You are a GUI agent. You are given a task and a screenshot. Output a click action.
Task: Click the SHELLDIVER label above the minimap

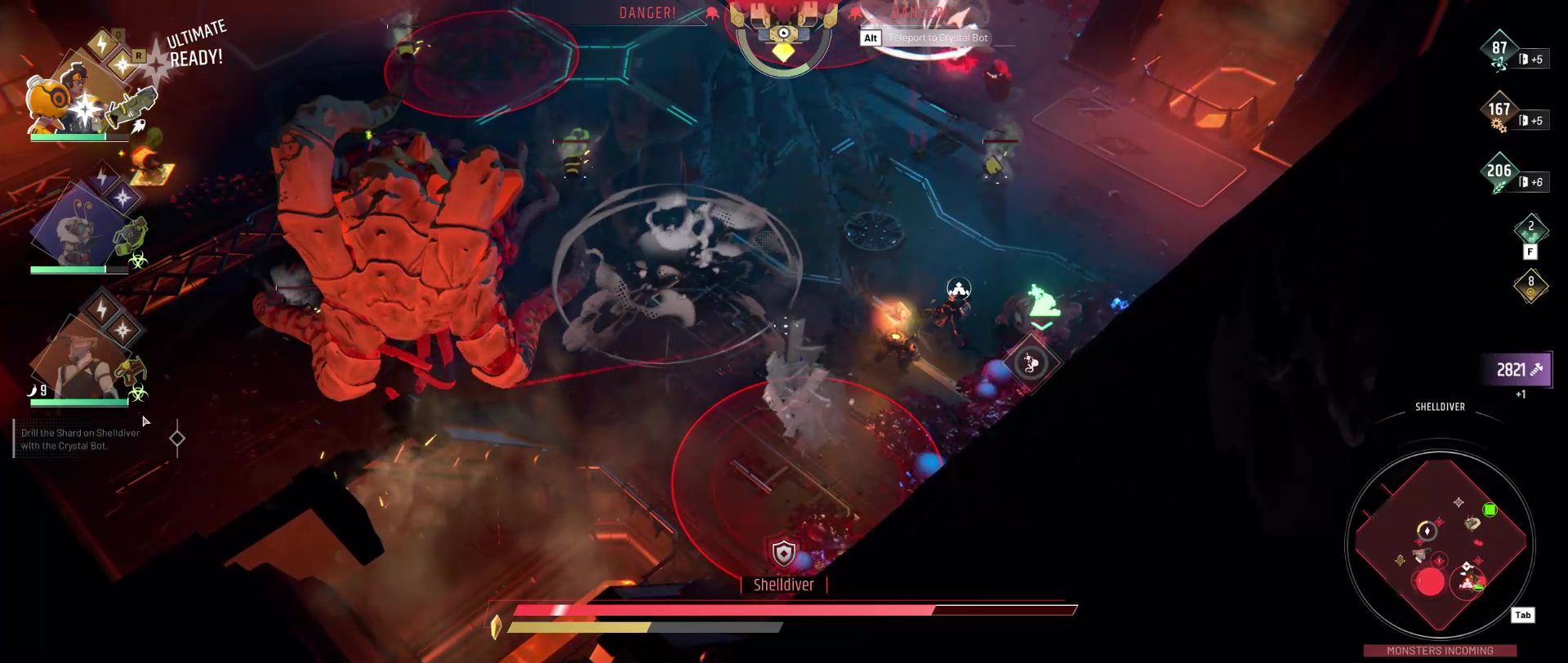pos(1441,407)
